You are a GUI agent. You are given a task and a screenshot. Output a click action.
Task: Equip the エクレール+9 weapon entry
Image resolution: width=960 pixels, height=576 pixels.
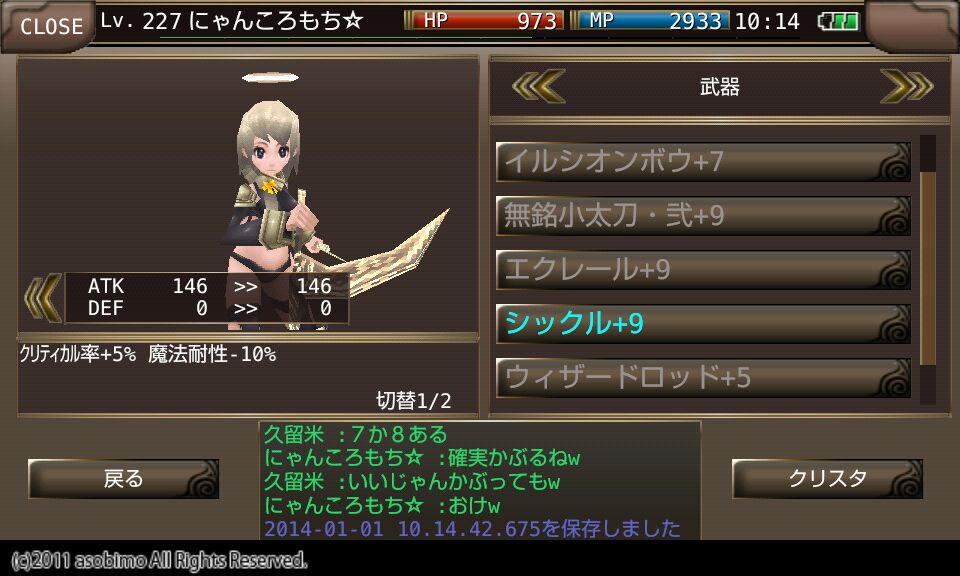[702, 270]
